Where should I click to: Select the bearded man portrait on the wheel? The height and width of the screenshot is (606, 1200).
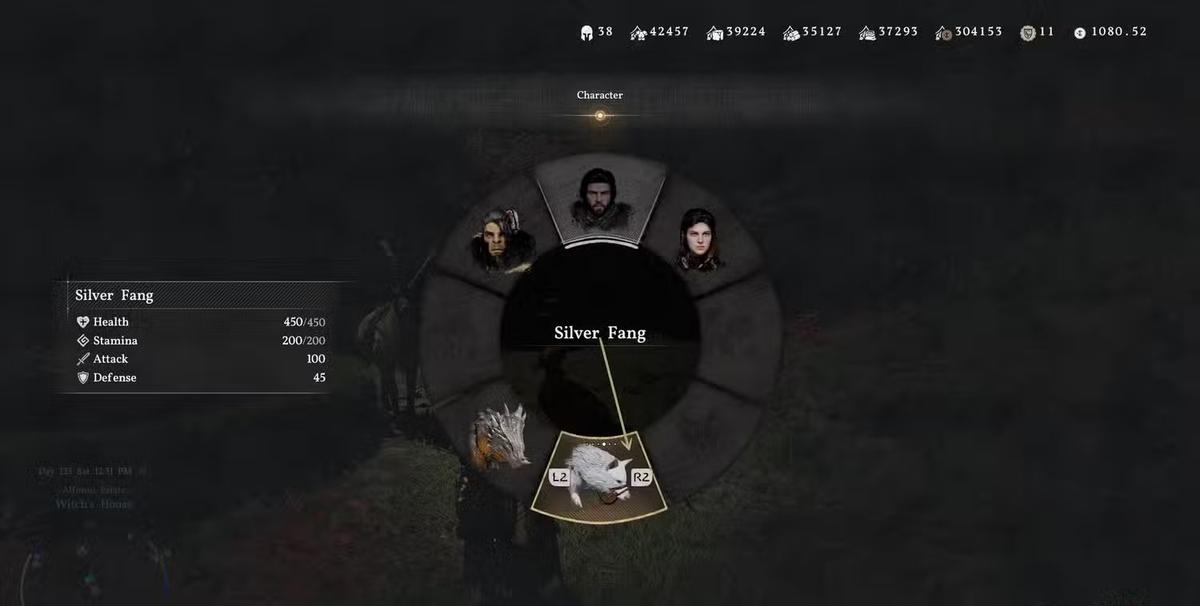(598, 200)
